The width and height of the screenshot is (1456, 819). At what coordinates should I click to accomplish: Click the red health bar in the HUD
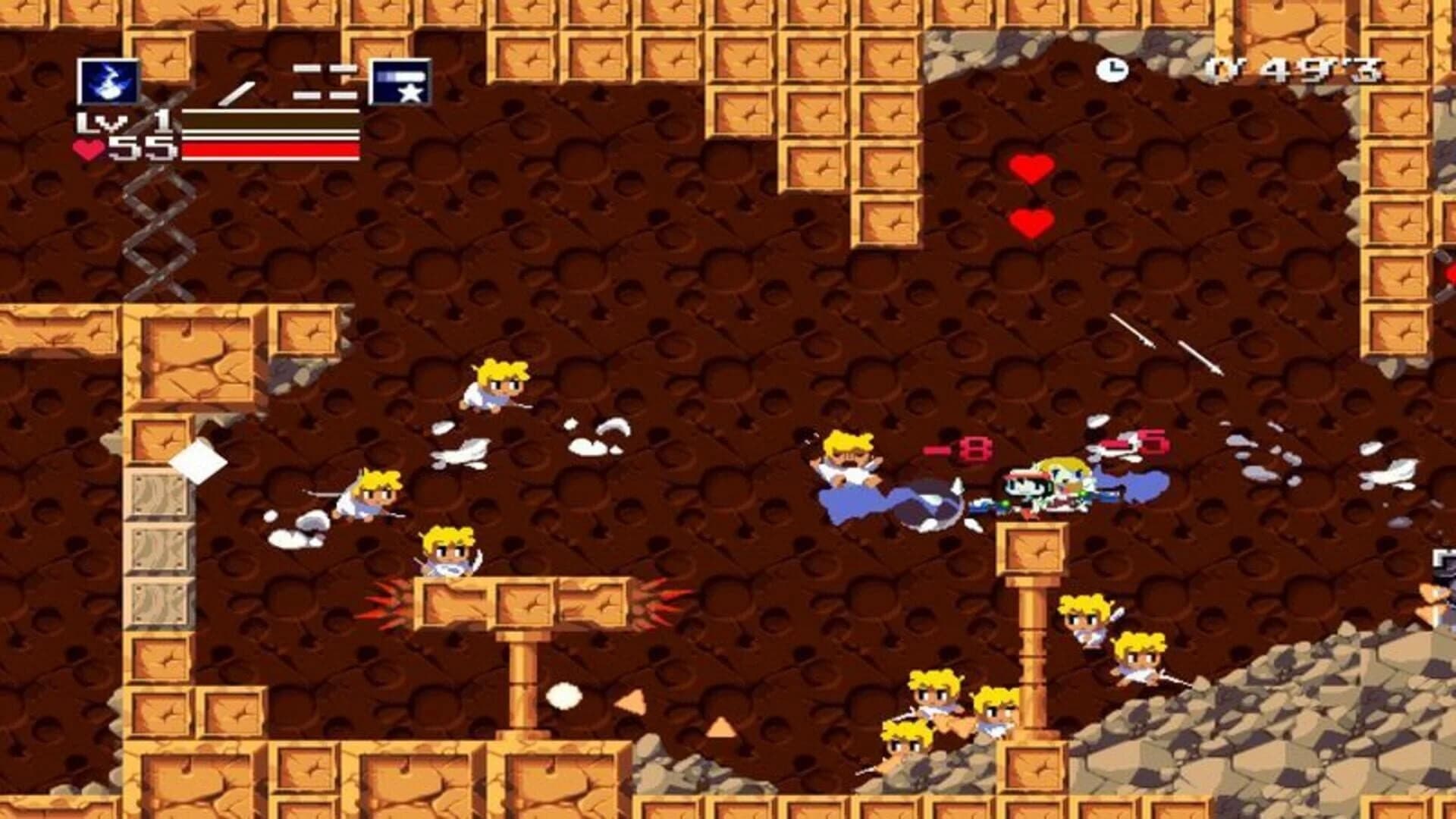pyautogui.click(x=269, y=149)
